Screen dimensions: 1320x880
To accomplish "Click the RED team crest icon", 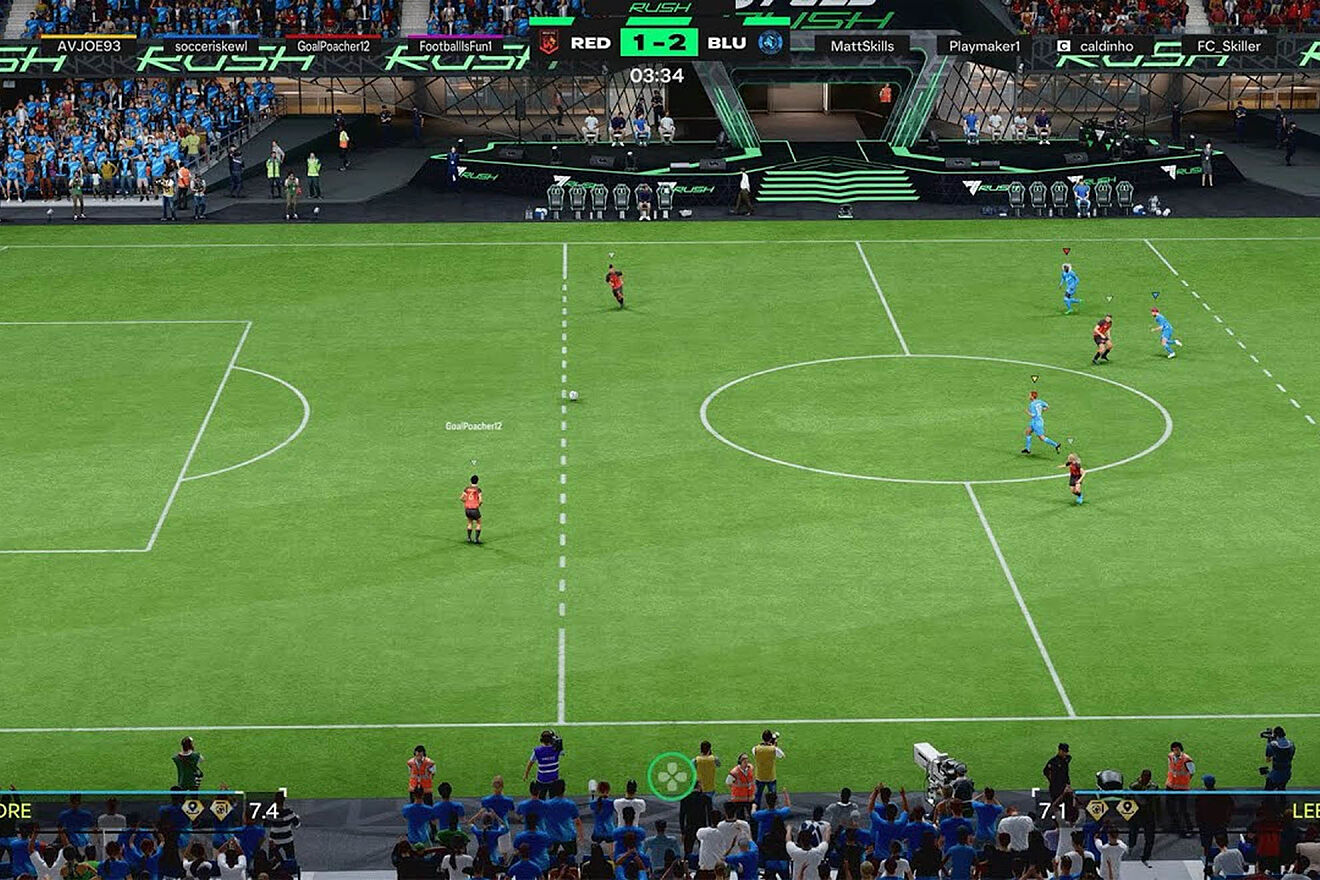I will [x=548, y=42].
